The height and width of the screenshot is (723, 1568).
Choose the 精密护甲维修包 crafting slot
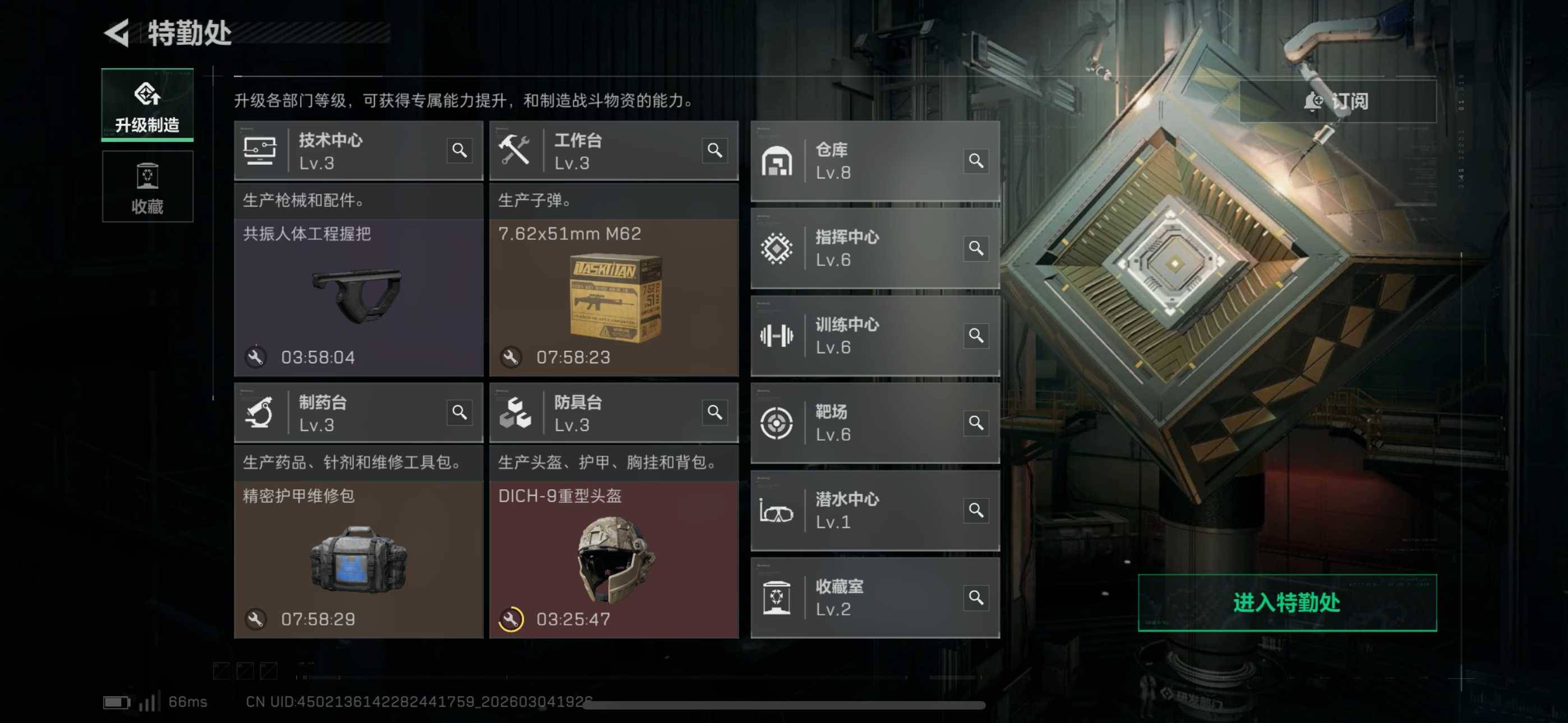point(358,560)
